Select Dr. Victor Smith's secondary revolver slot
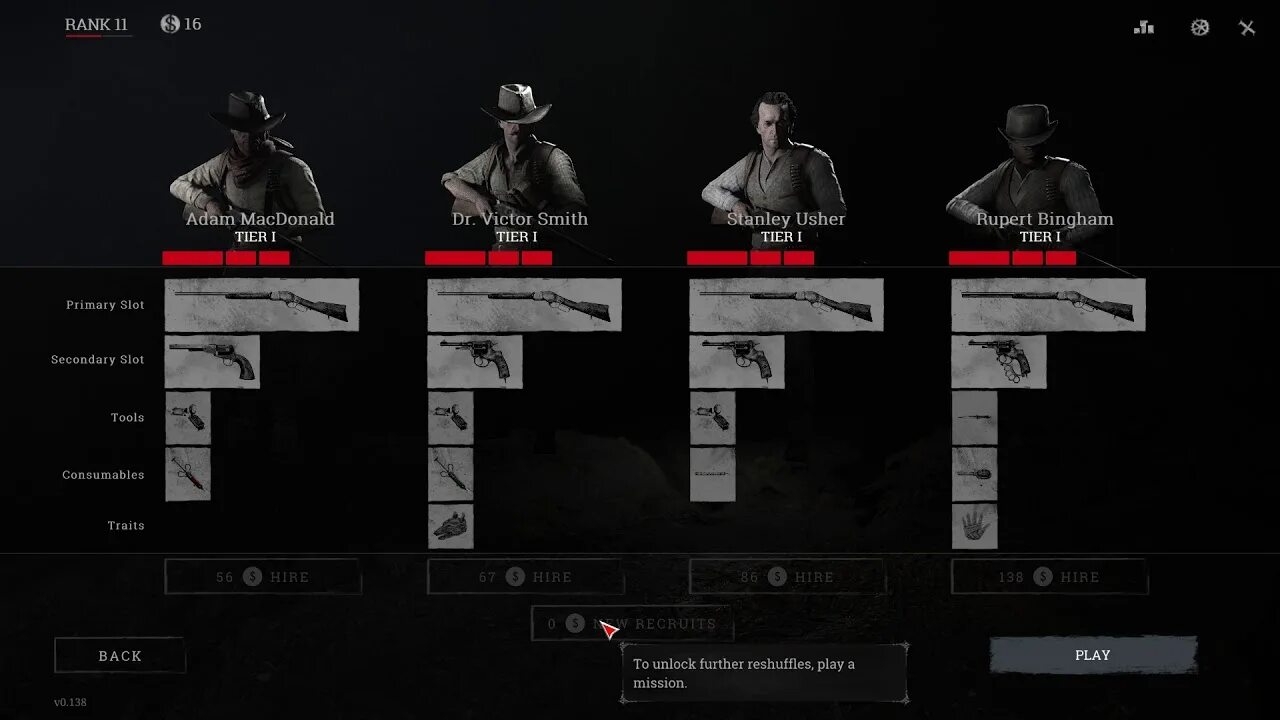Viewport: 1280px width, 720px height. 475,361
